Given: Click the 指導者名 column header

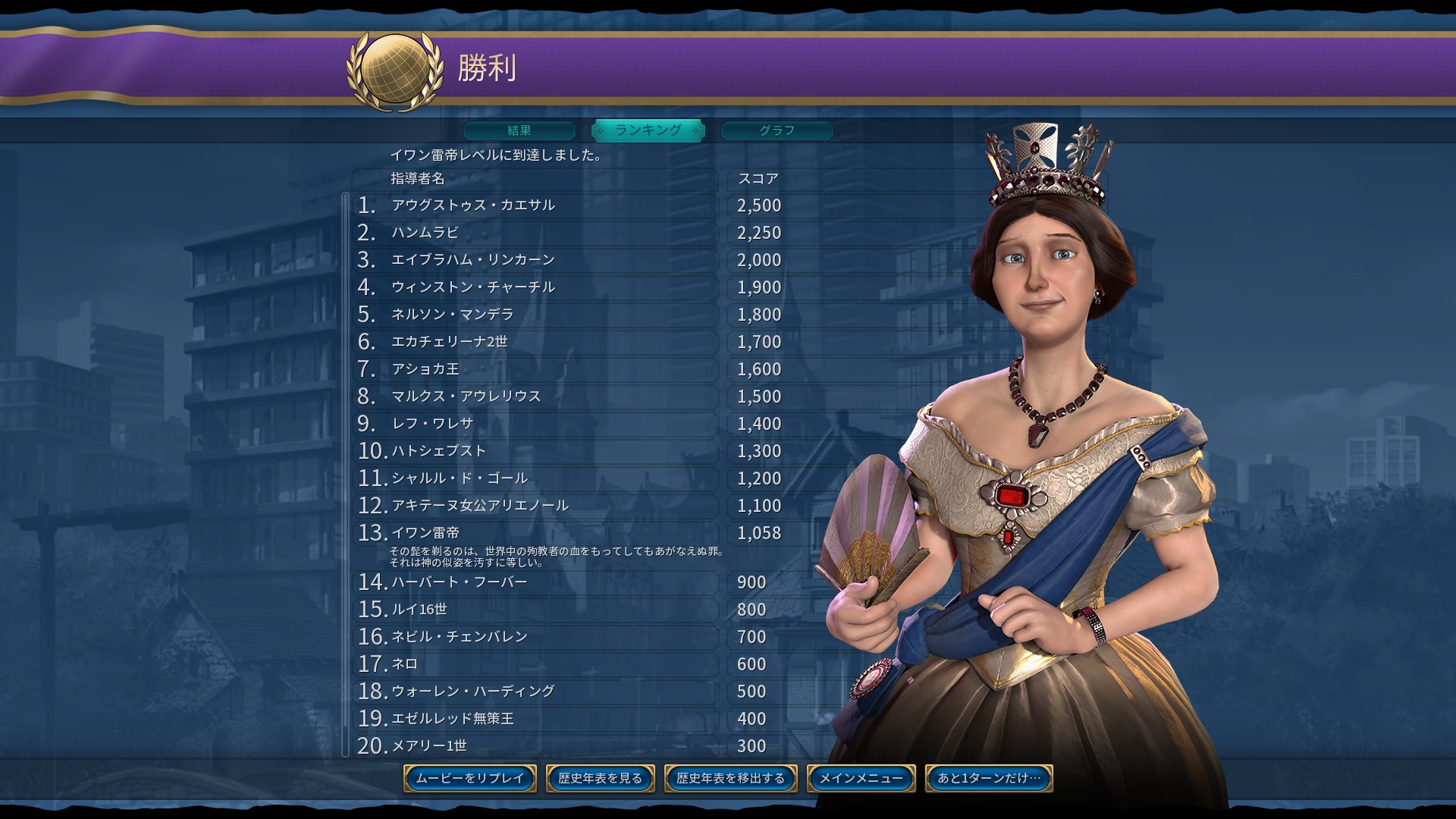Looking at the screenshot, I should pyautogui.click(x=416, y=180).
